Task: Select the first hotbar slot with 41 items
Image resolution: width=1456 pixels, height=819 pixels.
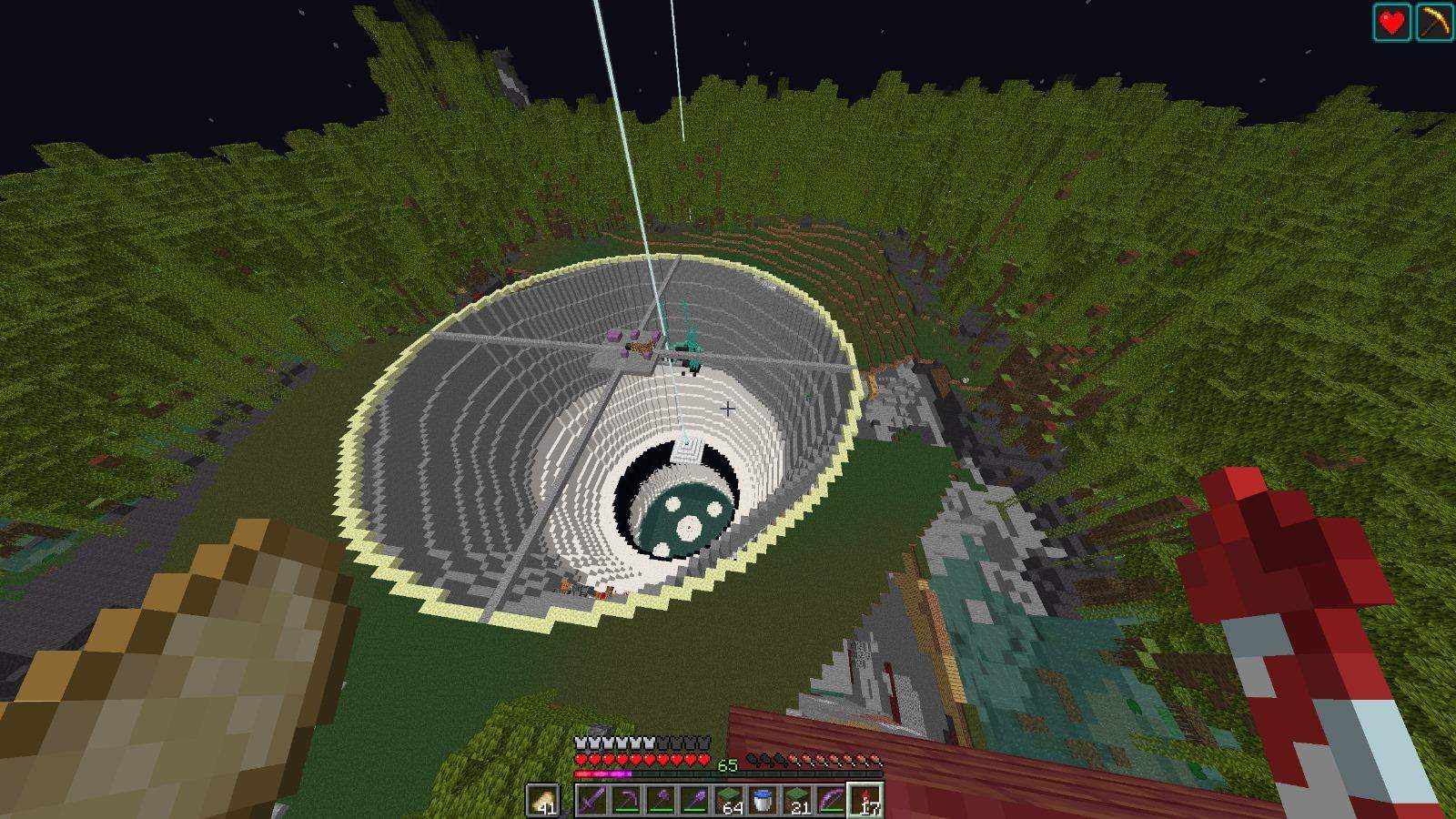Action: (x=542, y=799)
